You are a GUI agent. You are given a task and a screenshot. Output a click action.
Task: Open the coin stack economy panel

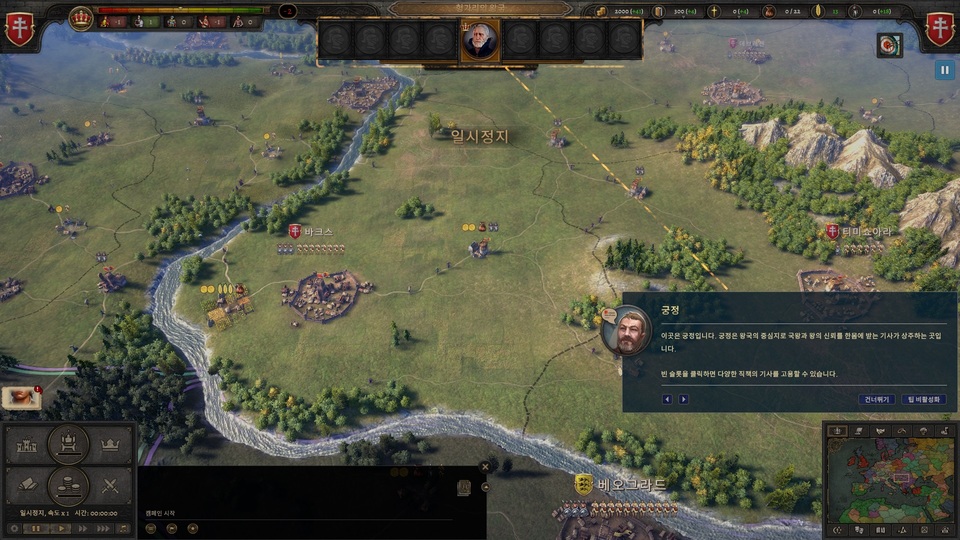click(69, 487)
